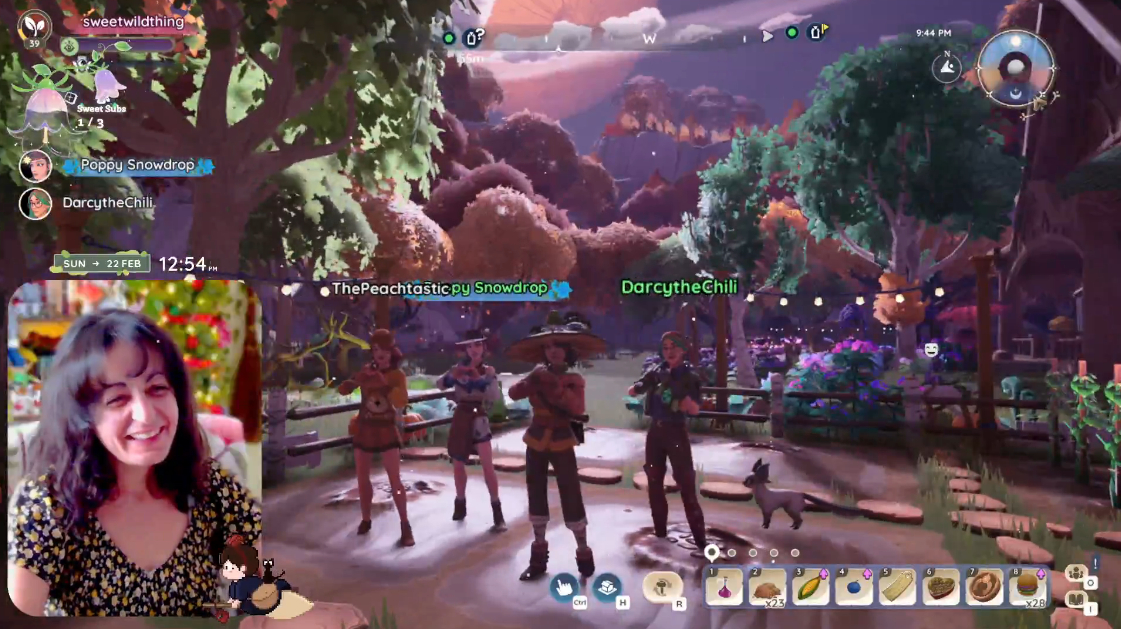Image resolution: width=1121 pixels, height=629 pixels.
Task: Select the burger slot showing x28
Action: point(1028,588)
